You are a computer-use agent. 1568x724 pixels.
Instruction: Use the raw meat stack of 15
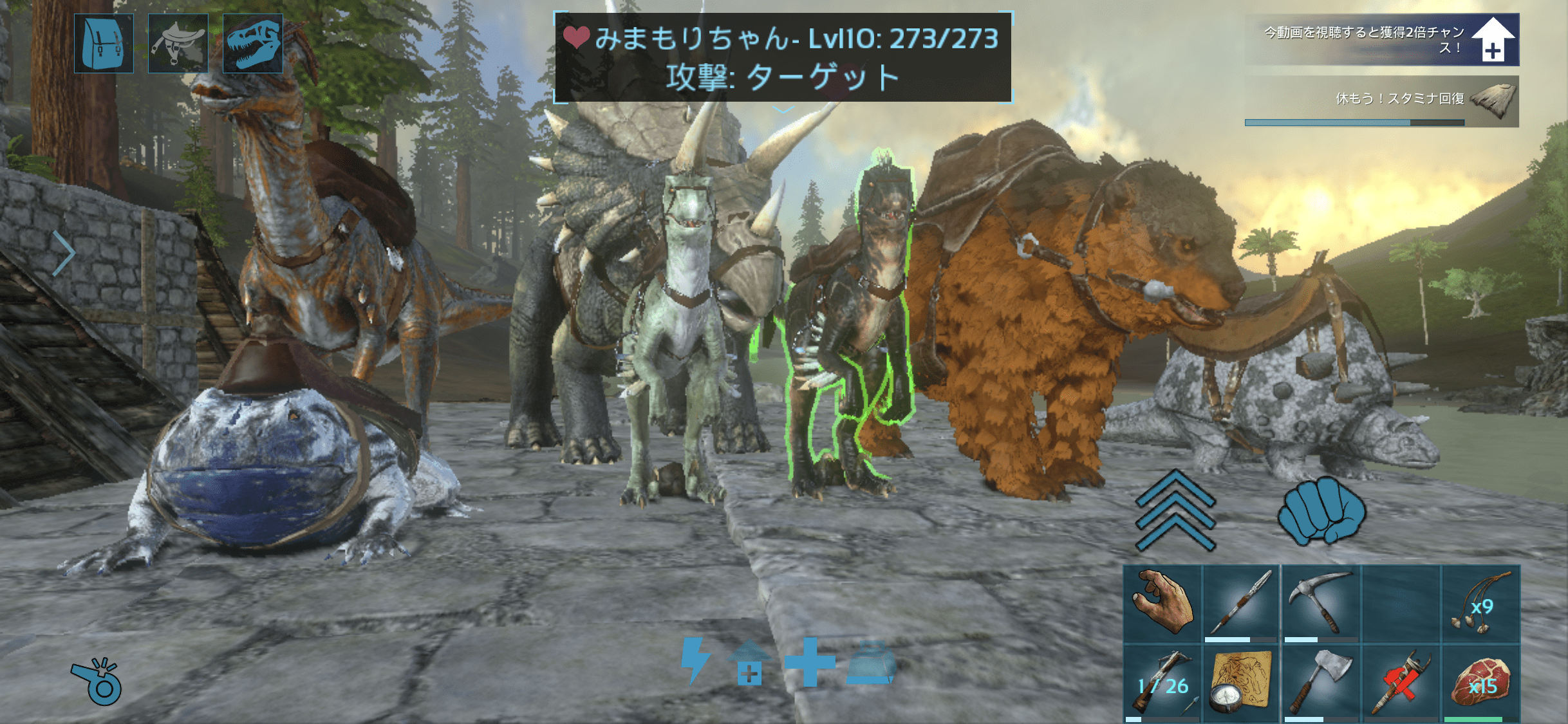pos(1480,683)
